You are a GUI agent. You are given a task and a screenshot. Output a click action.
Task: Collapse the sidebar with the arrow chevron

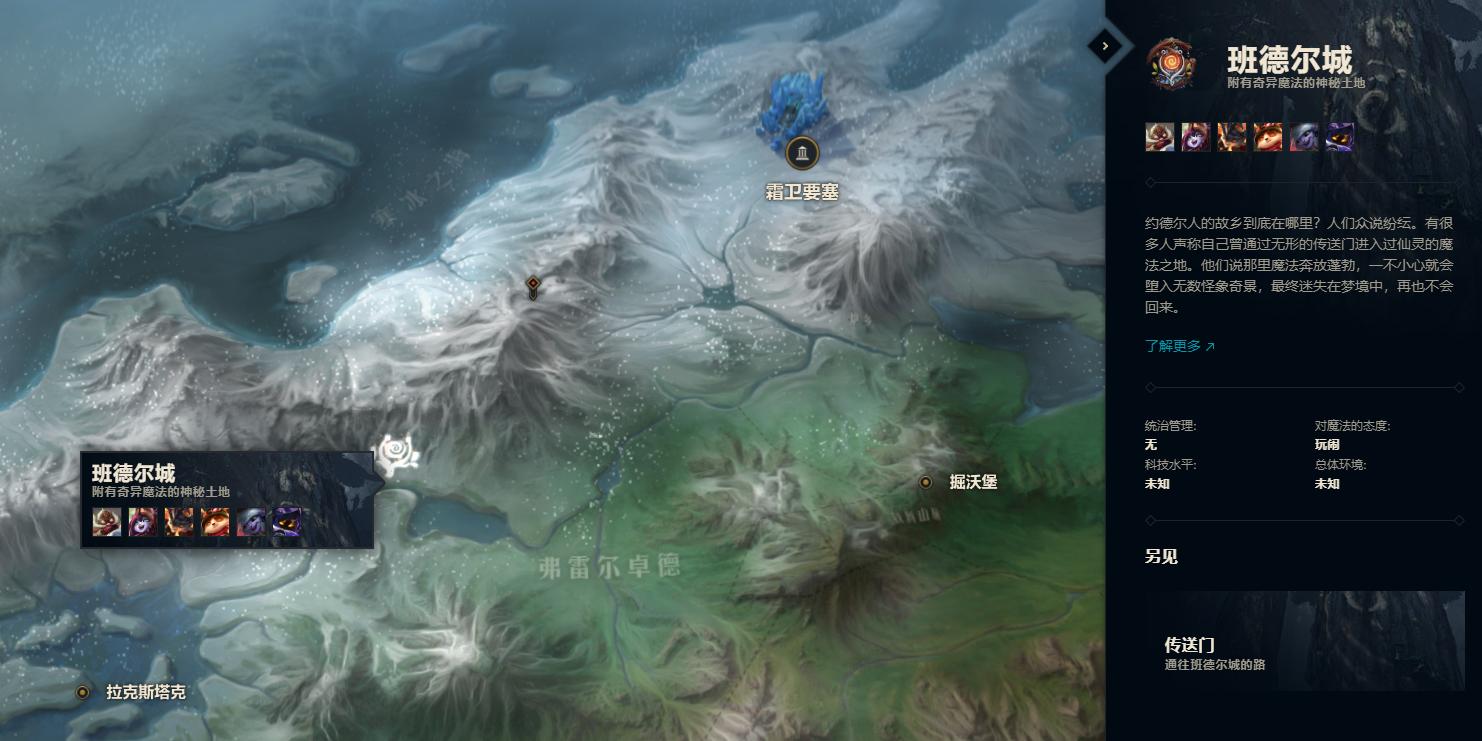coord(1104,46)
